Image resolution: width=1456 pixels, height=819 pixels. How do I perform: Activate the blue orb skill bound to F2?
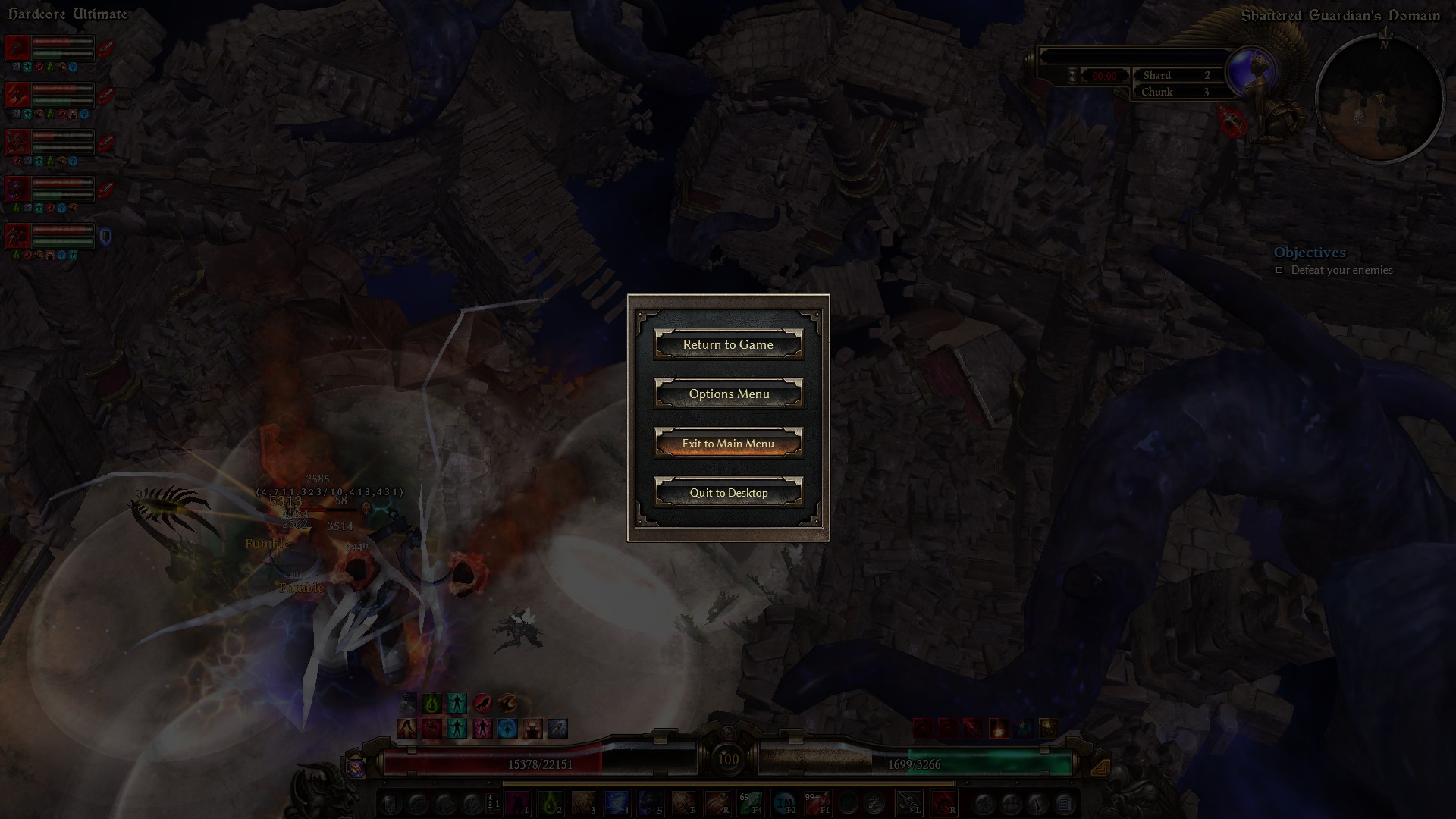pyautogui.click(x=784, y=802)
